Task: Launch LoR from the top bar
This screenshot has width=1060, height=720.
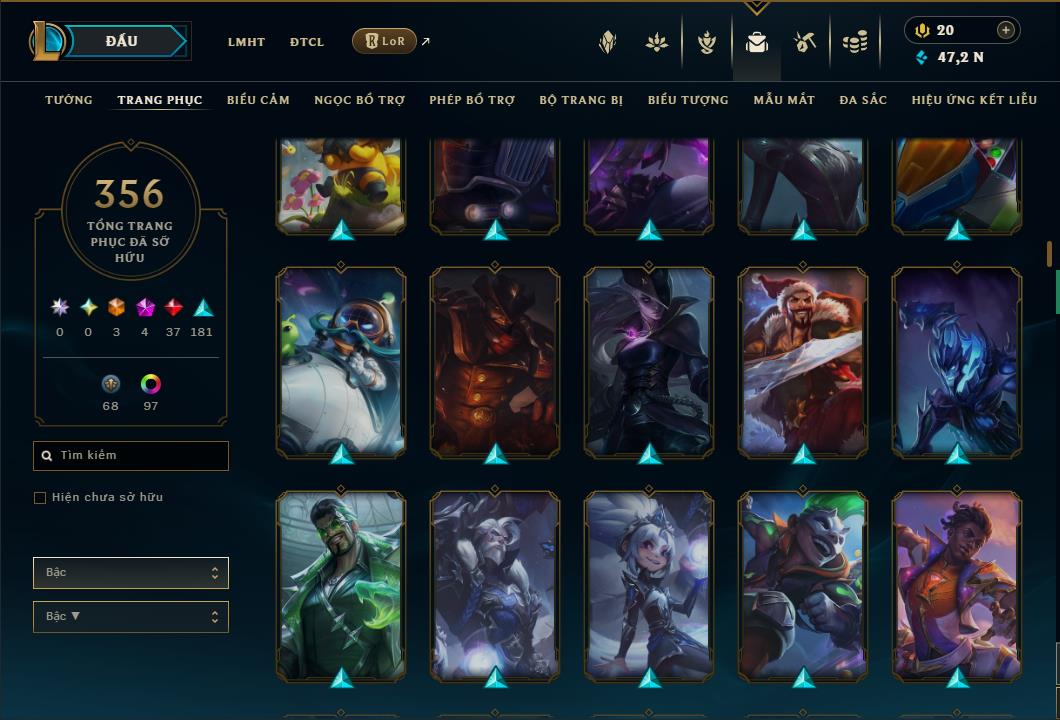Action: (385, 41)
